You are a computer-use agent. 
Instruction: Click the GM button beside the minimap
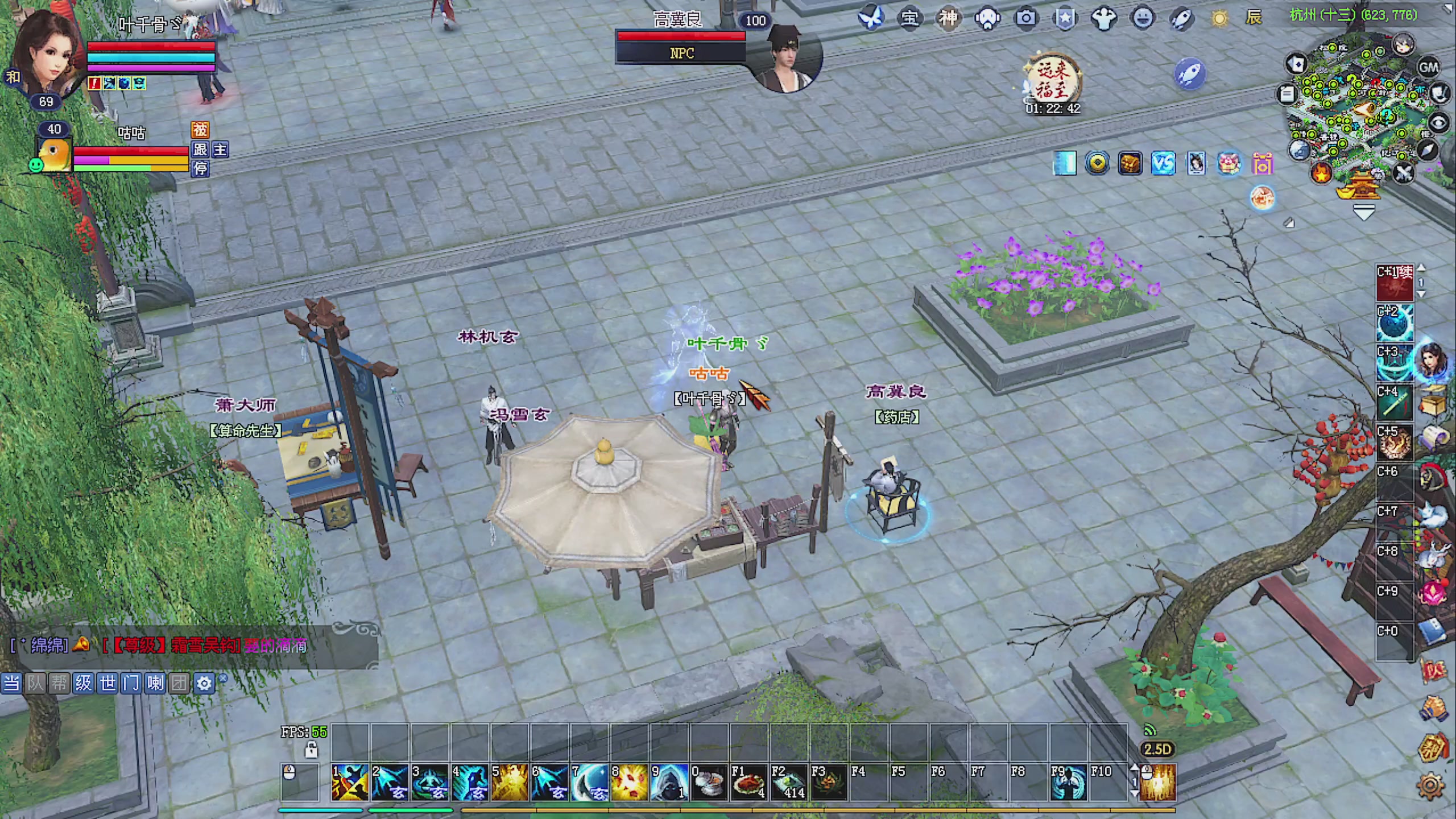pos(1428,68)
